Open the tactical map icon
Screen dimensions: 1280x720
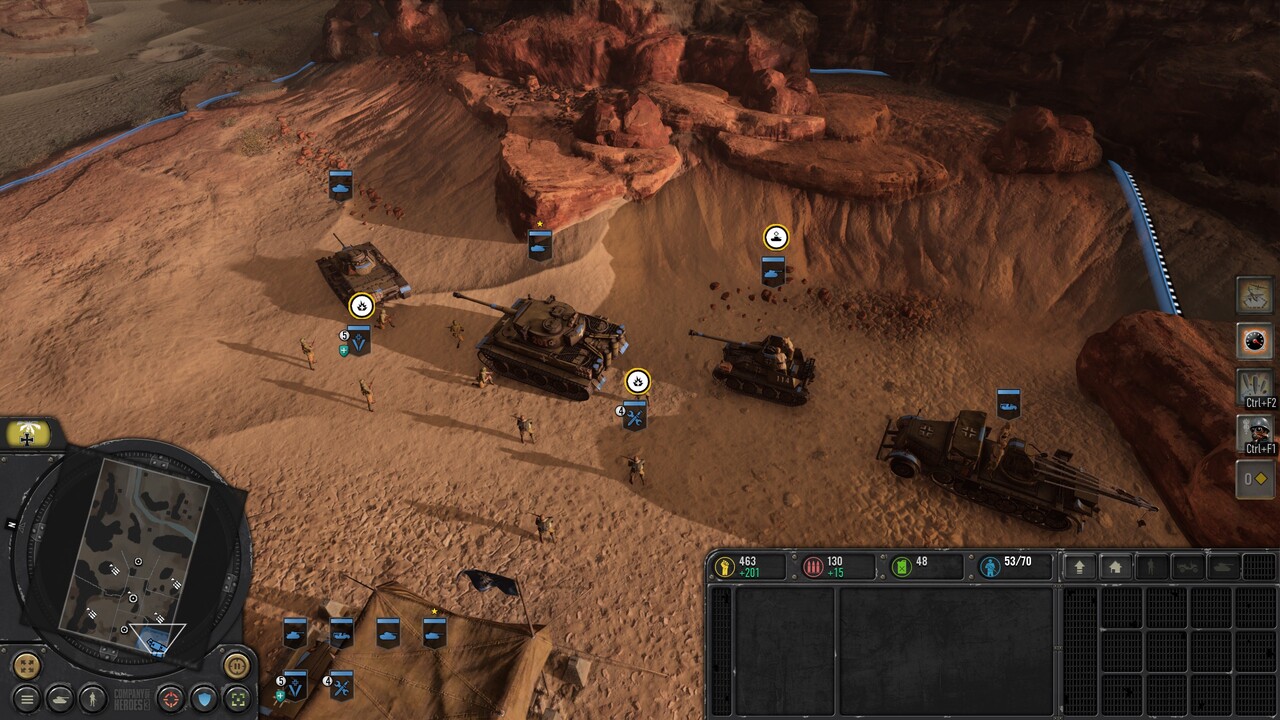coord(1255,294)
